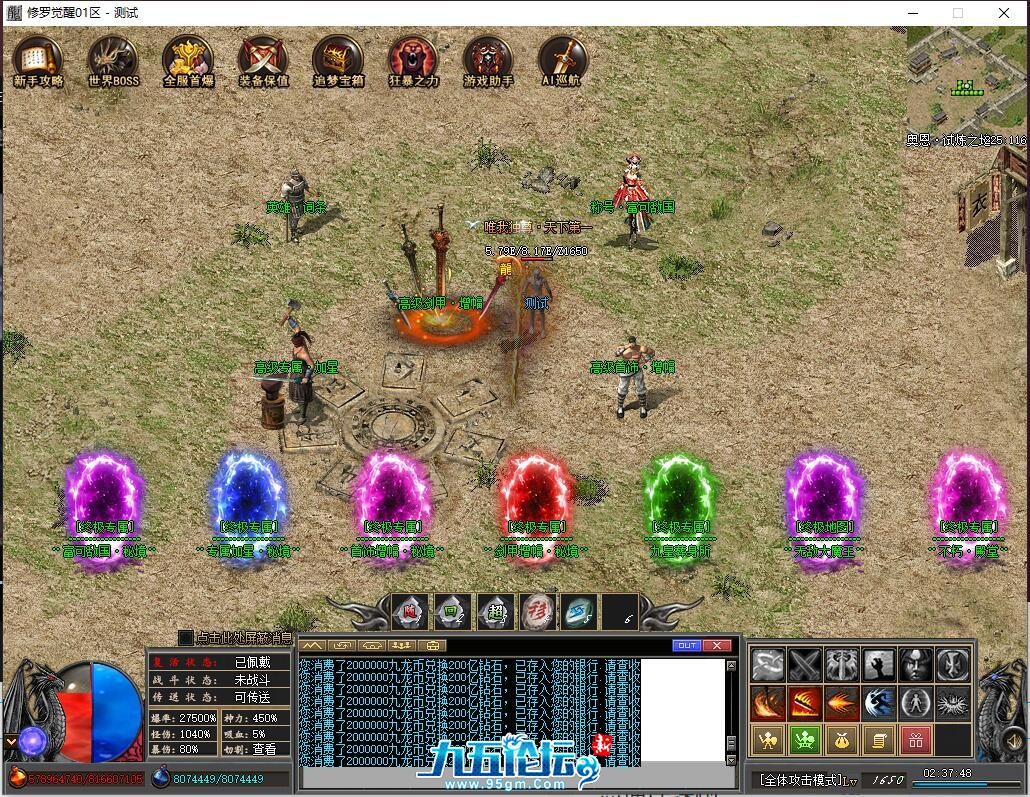Activate the 狂暴之力 rage icon
This screenshot has height=797, width=1030.
413,61
